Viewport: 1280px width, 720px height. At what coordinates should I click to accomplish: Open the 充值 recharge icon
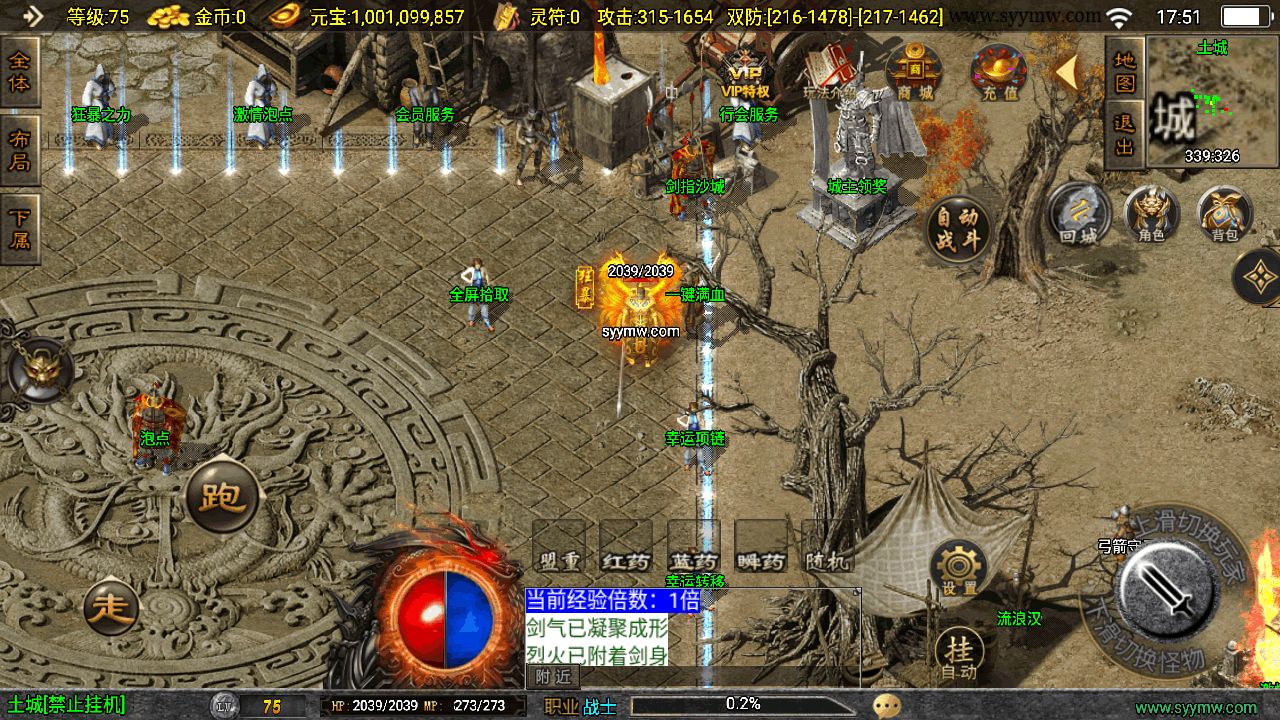tap(999, 72)
